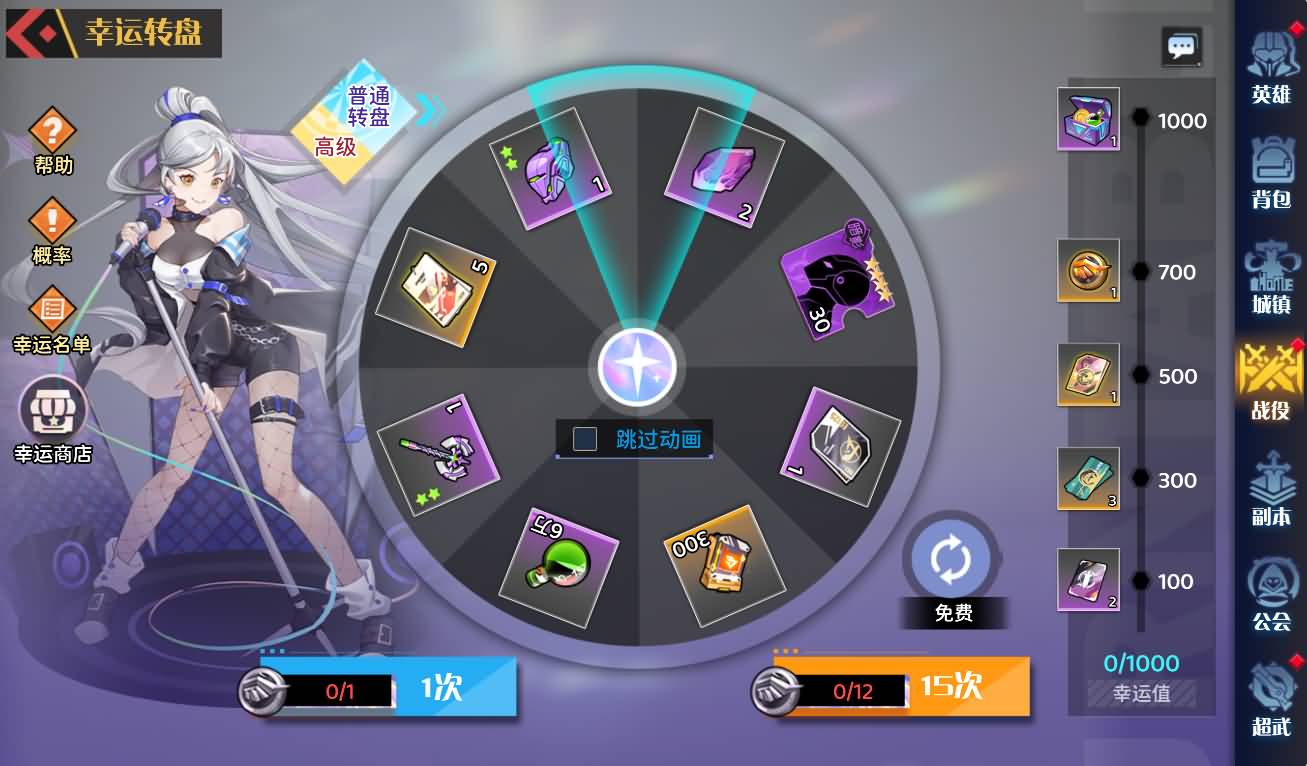The image size is (1307, 766).
Task: Open the 公会 guild menu
Action: pos(1271,593)
